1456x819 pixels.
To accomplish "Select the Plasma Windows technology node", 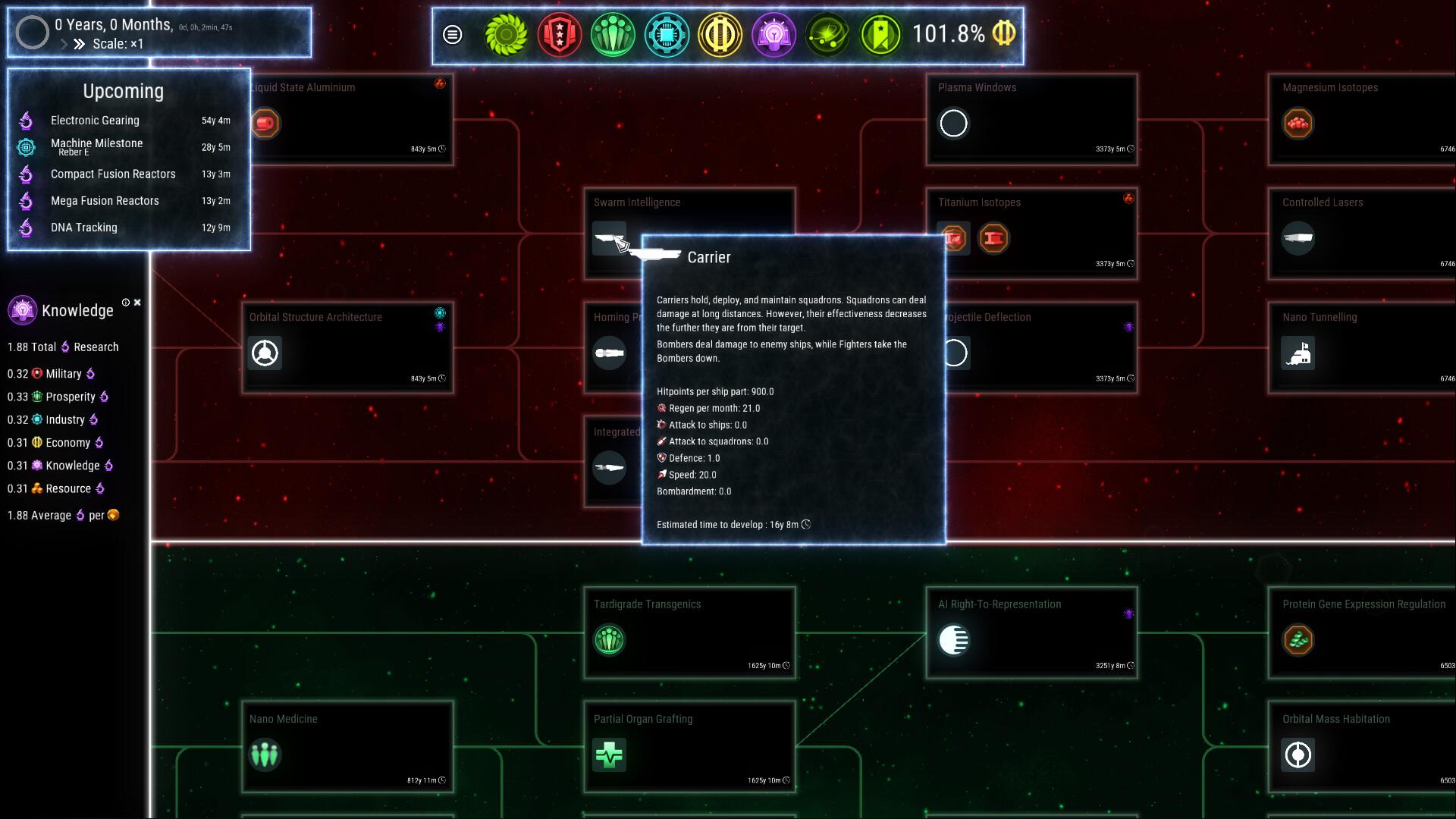I will click(x=1031, y=119).
